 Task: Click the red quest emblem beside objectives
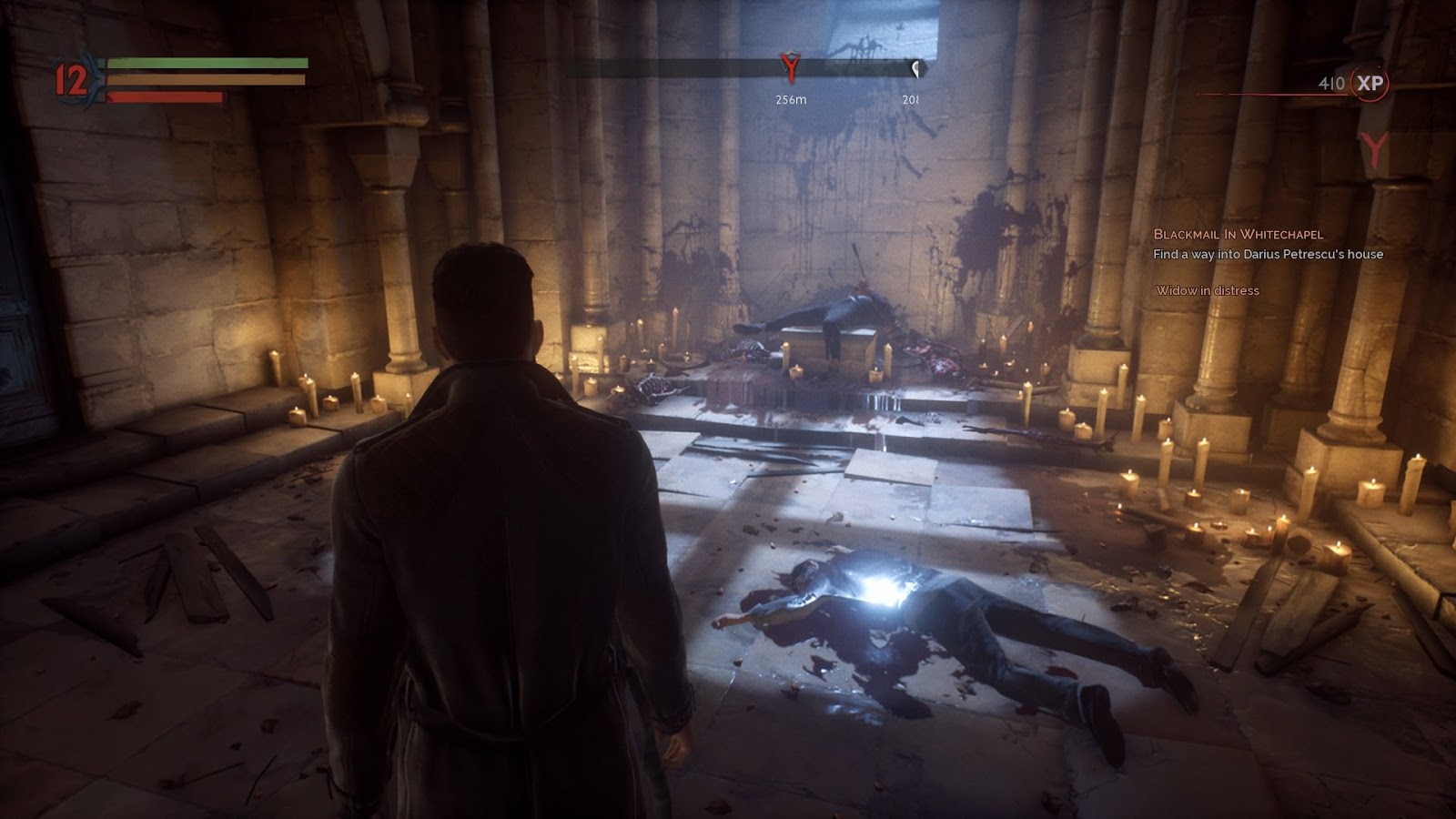click(x=1373, y=149)
